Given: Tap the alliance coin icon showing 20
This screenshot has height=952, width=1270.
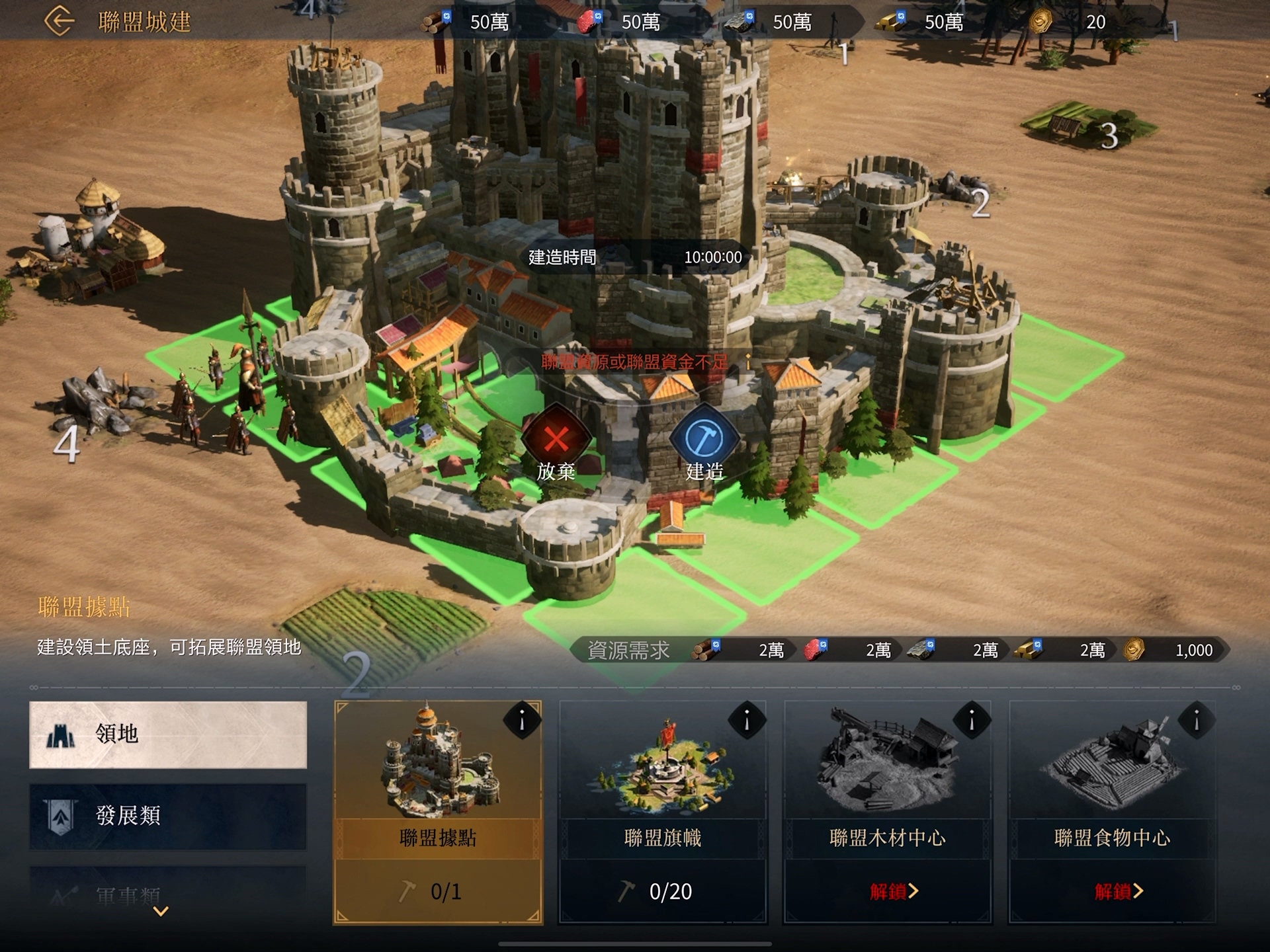Looking at the screenshot, I should (1040, 21).
